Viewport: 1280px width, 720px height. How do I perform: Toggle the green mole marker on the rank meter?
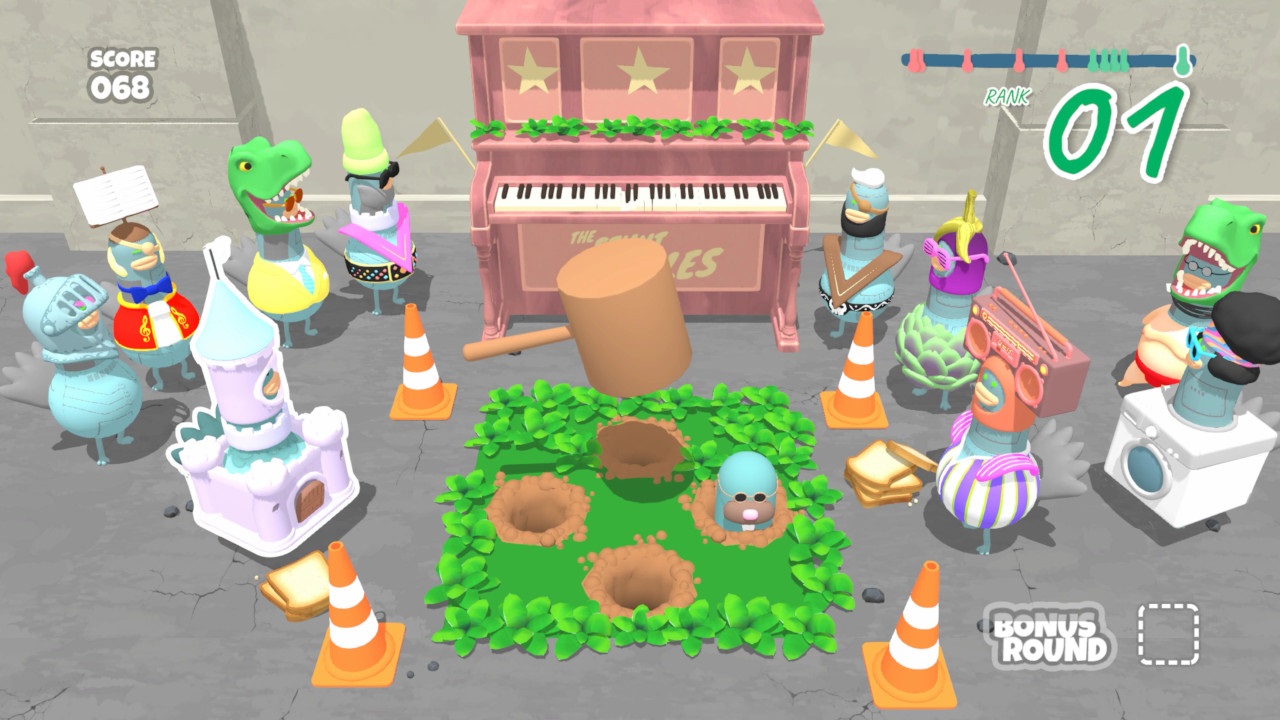[1183, 58]
